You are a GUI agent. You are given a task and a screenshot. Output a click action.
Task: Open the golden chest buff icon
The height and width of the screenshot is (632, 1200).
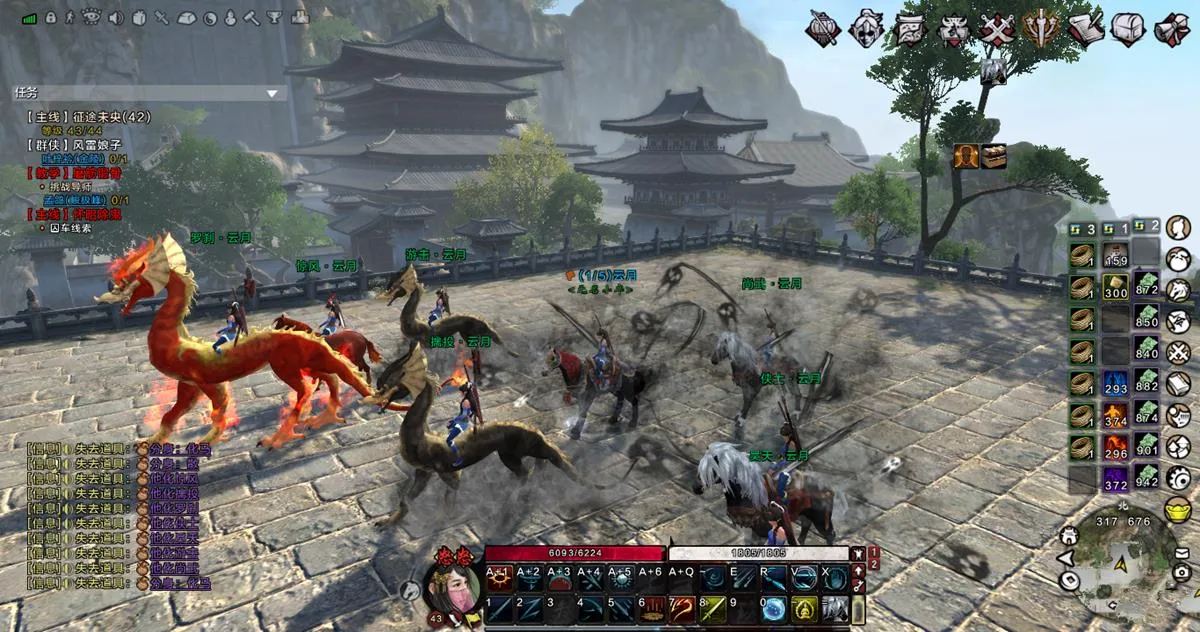[x=993, y=156]
